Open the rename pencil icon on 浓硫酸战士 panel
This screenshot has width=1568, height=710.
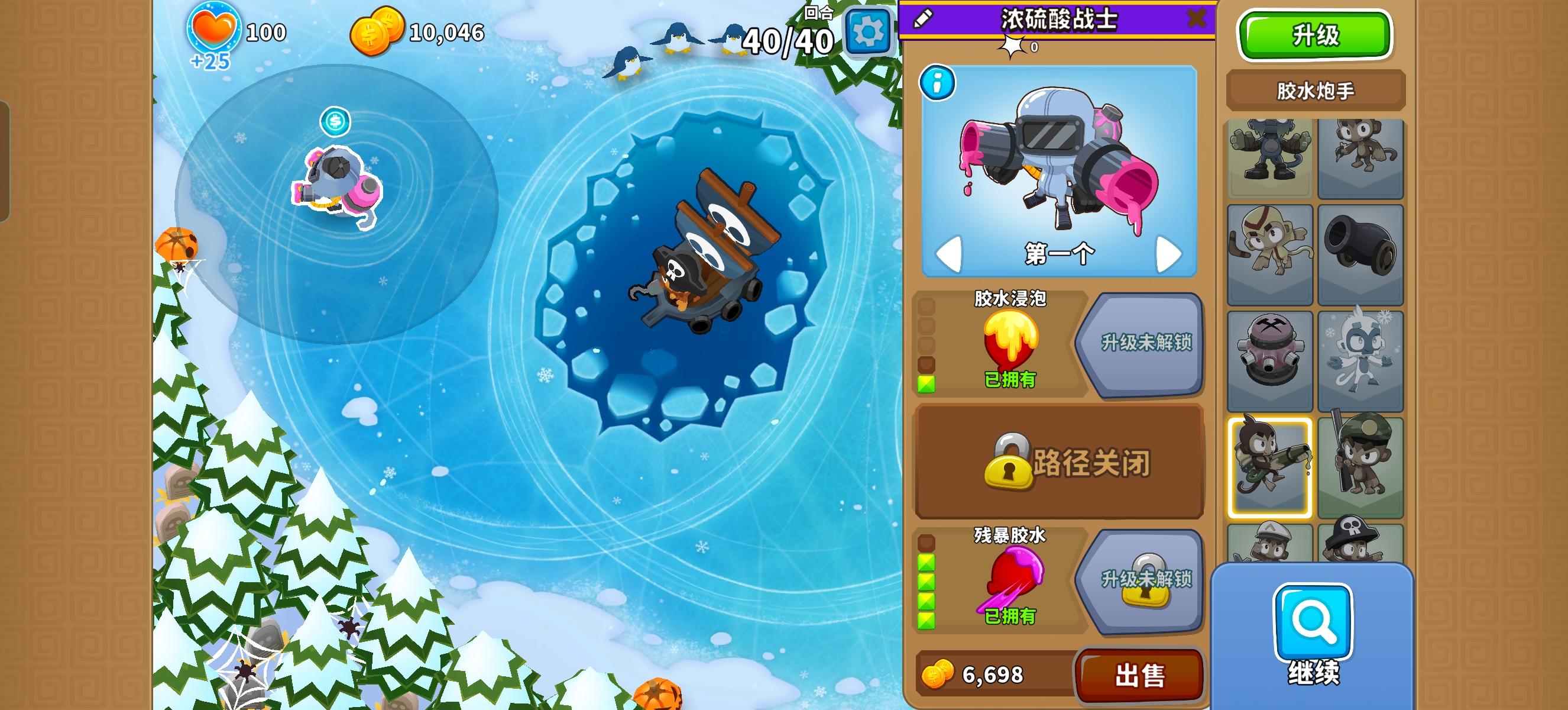pos(924,18)
